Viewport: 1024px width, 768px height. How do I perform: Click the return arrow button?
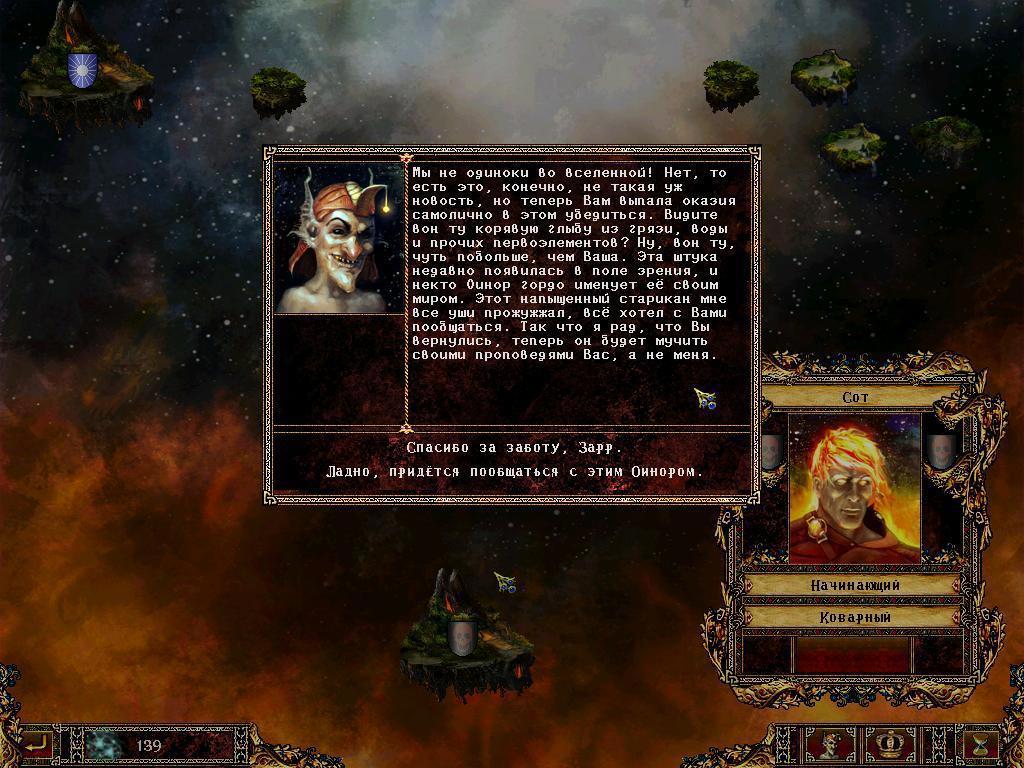pyautogui.click(x=38, y=744)
